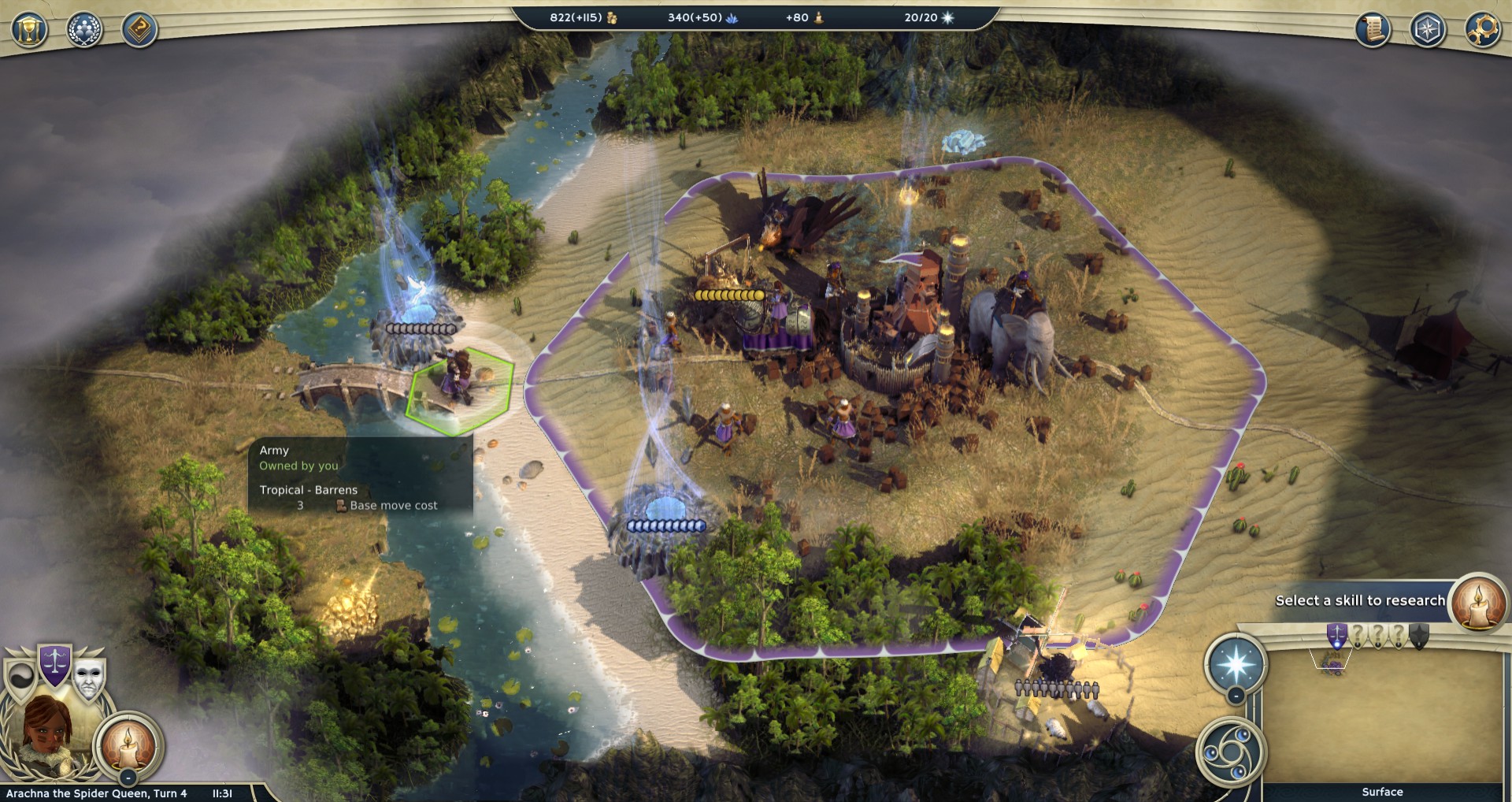The image size is (1512, 802).
Task: Open research via candle beside the portrait
Action: [x=128, y=743]
